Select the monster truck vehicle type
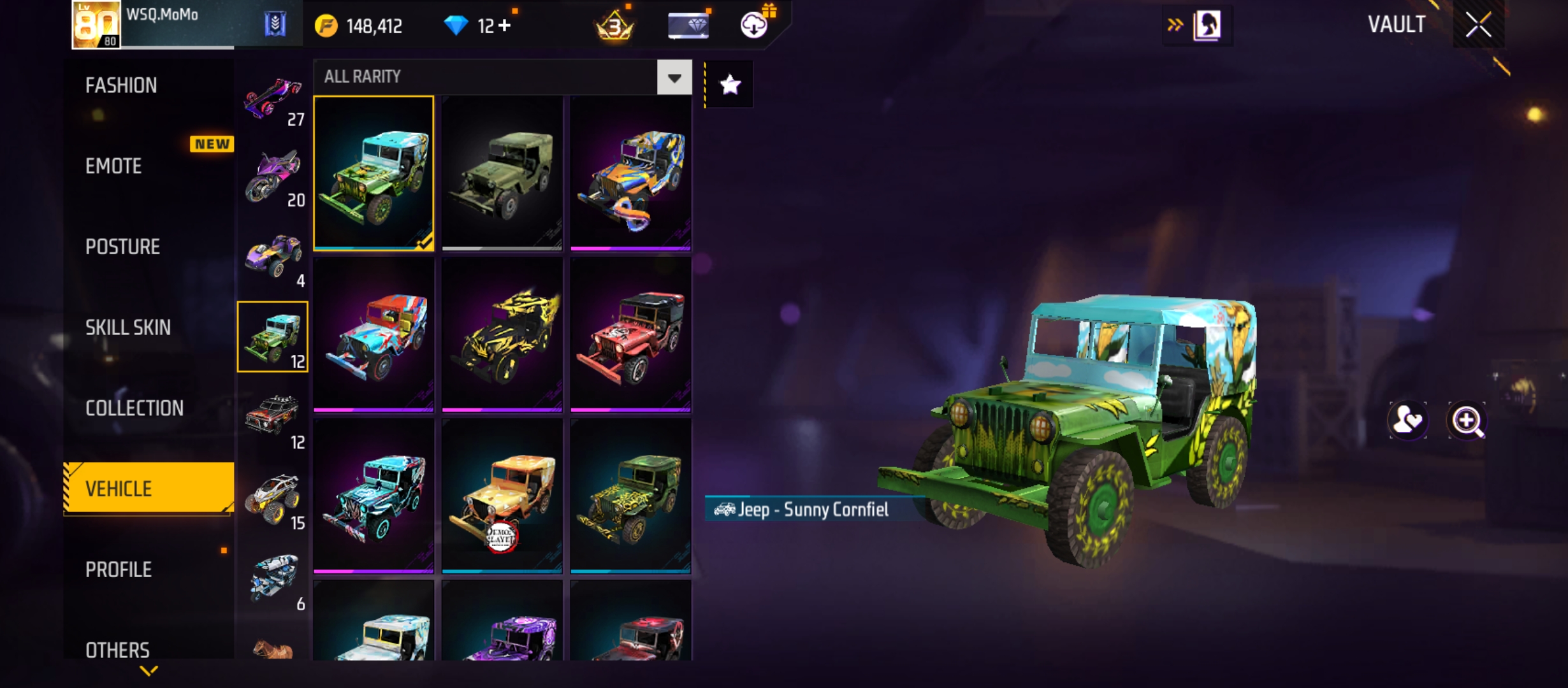Image resolution: width=1568 pixels, height=688 pixels. tap(273, 498)
